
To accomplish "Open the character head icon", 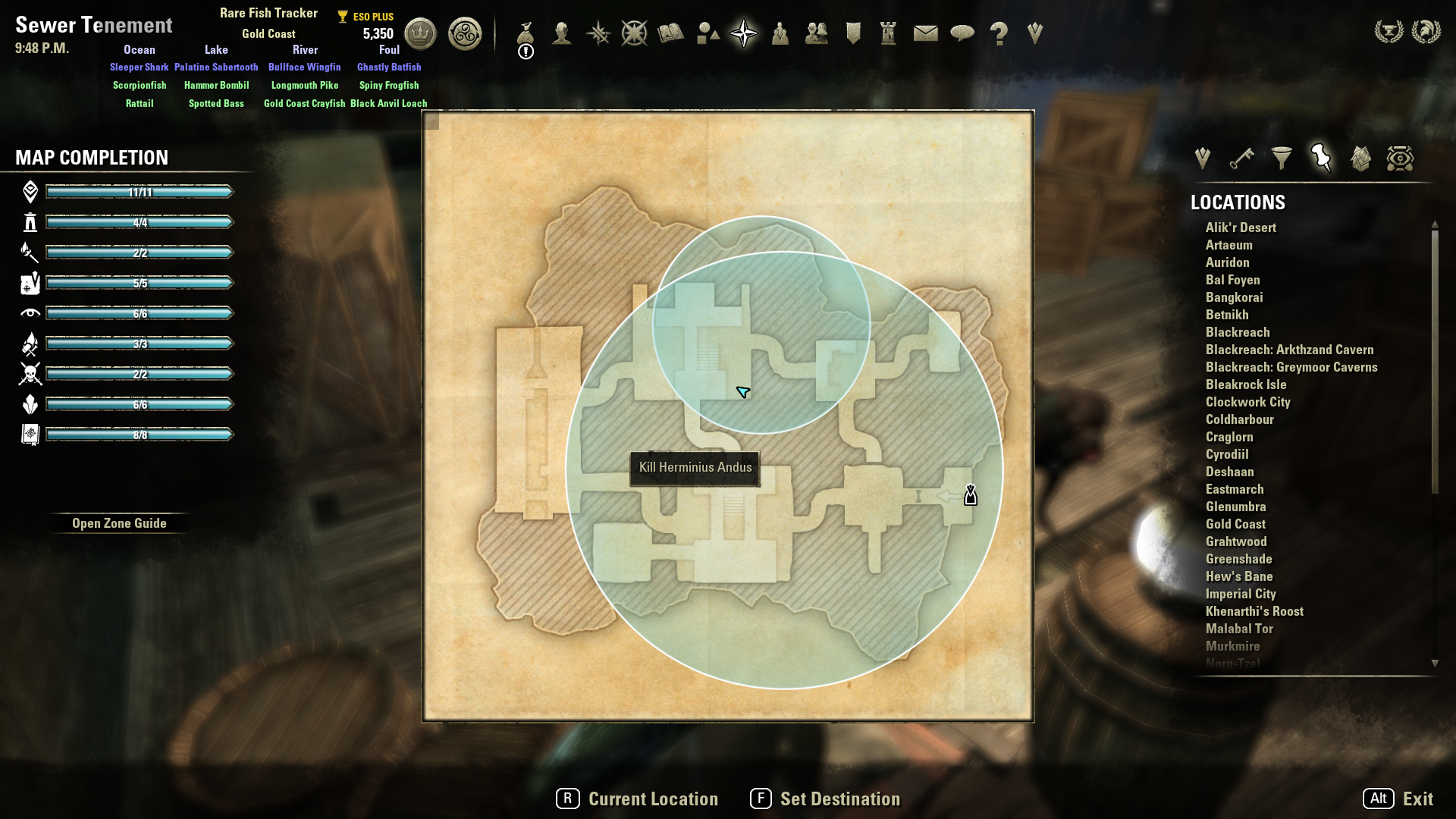I will [x=562, y=34].
